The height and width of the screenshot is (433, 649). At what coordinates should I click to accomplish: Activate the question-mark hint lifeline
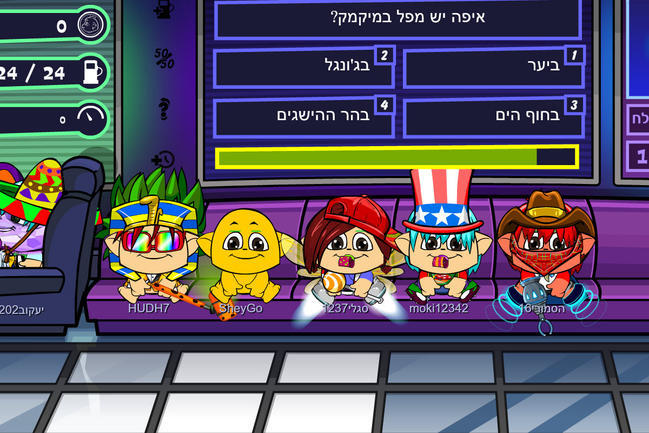tap(164, 108)
